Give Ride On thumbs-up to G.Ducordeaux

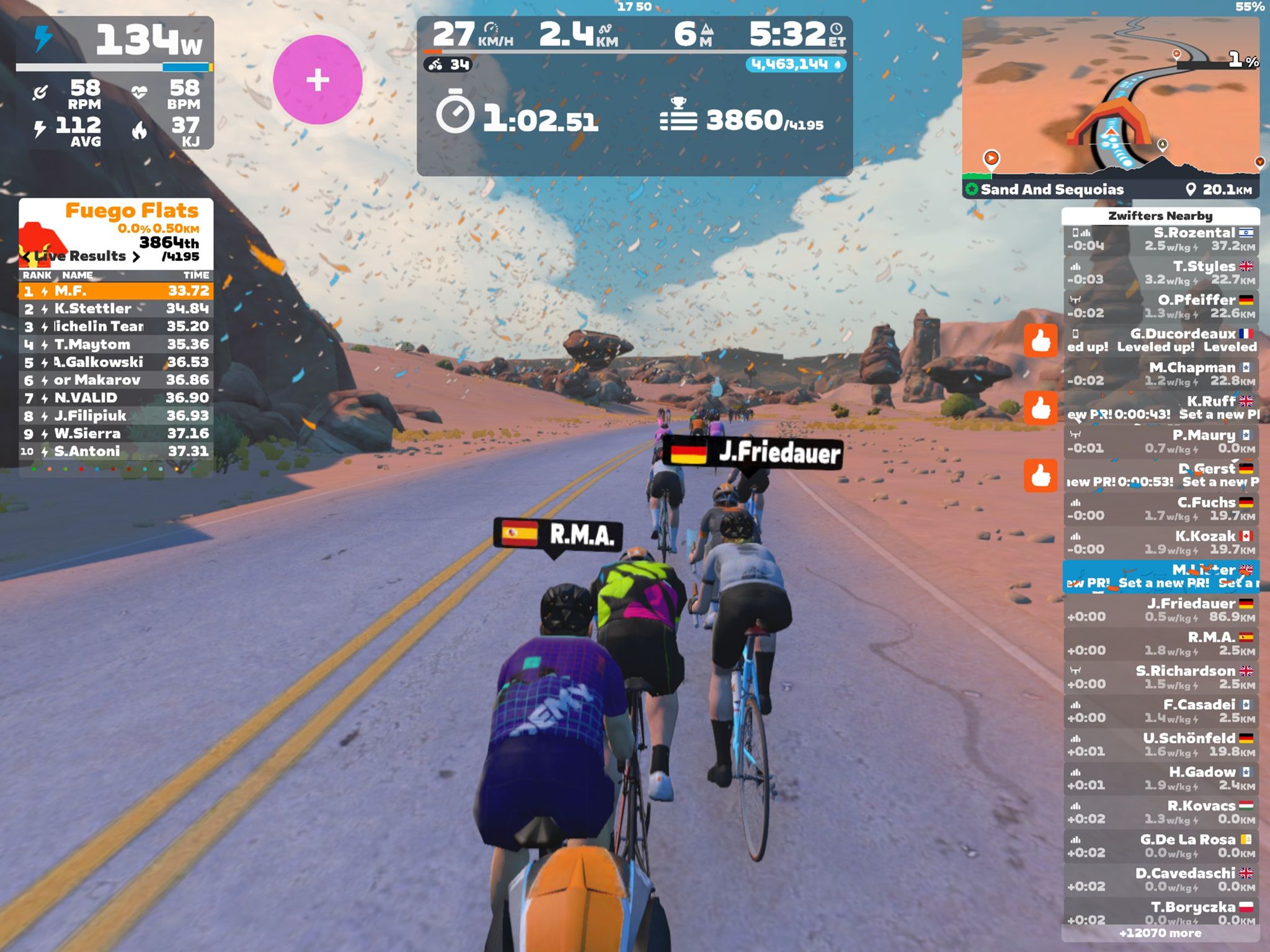coord(1041,340)
